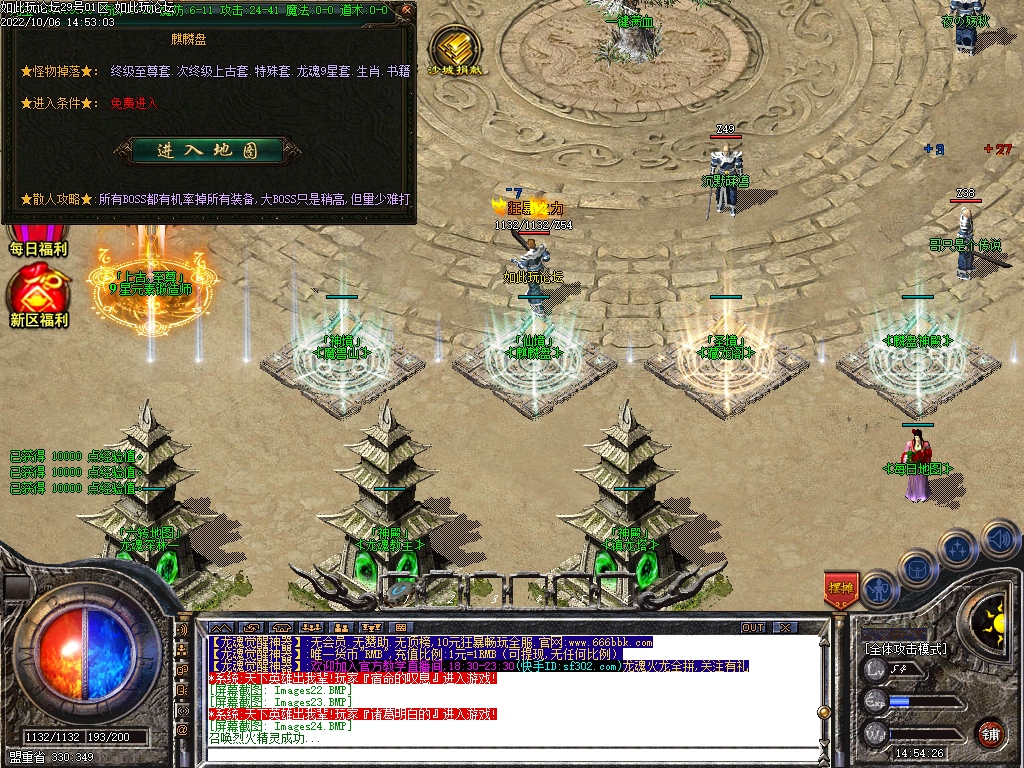Click the red 铺 shop button

click(x=990, y=733)
